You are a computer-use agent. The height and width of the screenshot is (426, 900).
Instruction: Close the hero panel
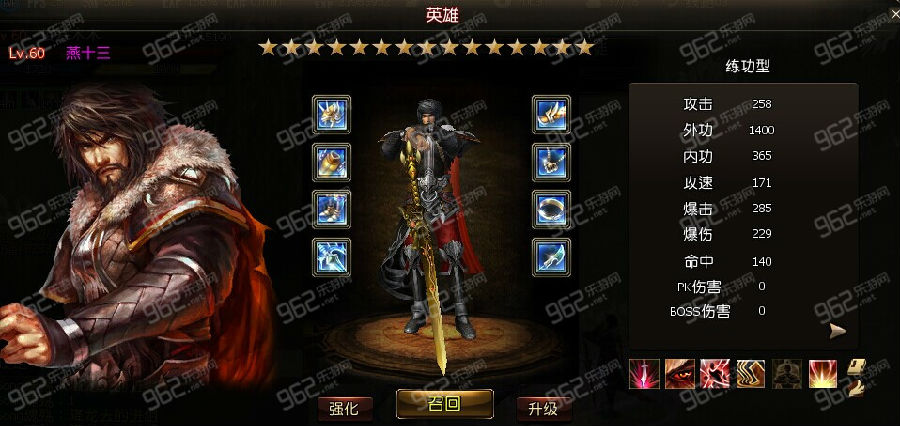coord(894,12)
